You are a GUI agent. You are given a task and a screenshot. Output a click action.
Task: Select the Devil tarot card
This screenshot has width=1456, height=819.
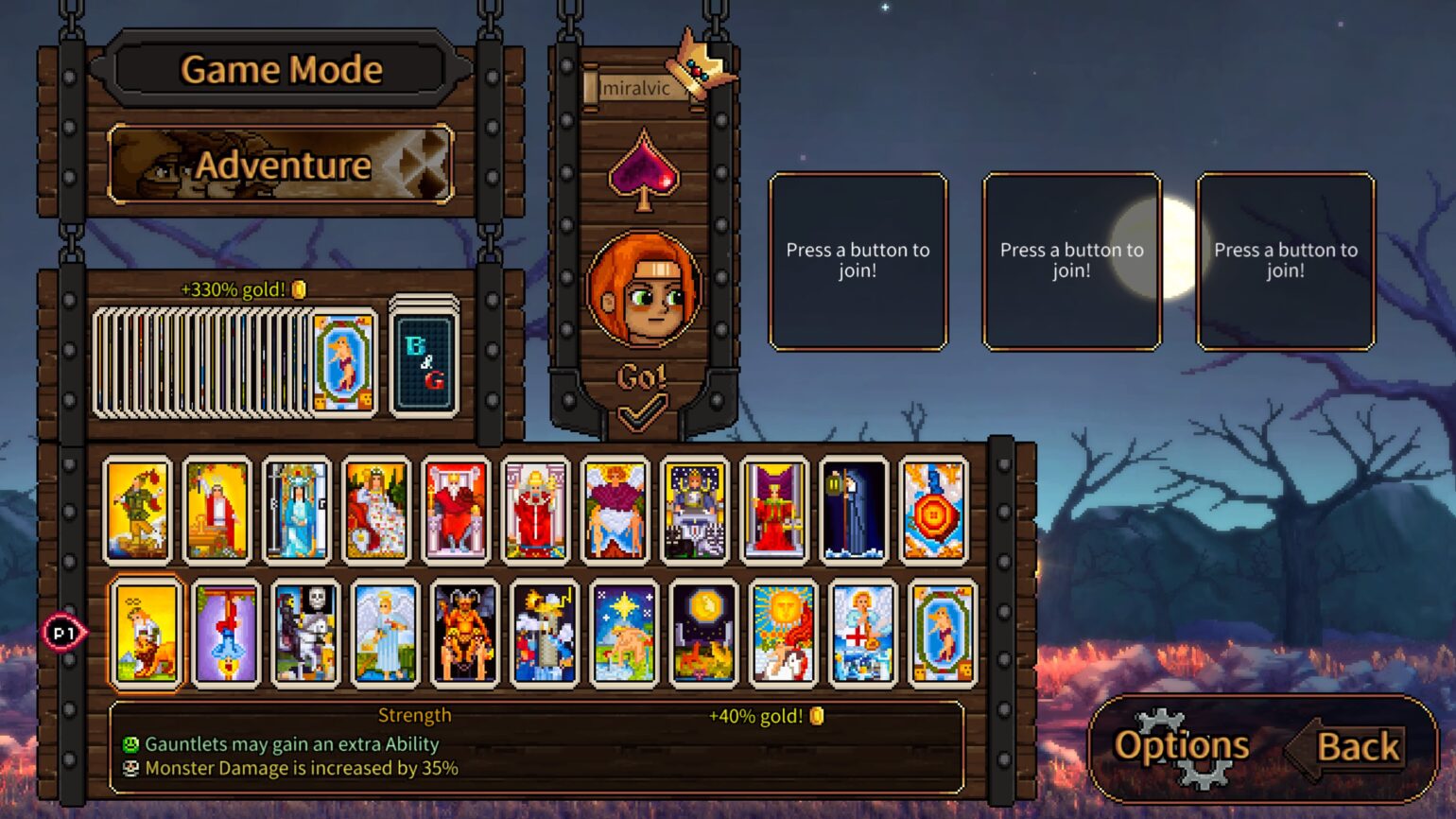(x=463, y=634)
